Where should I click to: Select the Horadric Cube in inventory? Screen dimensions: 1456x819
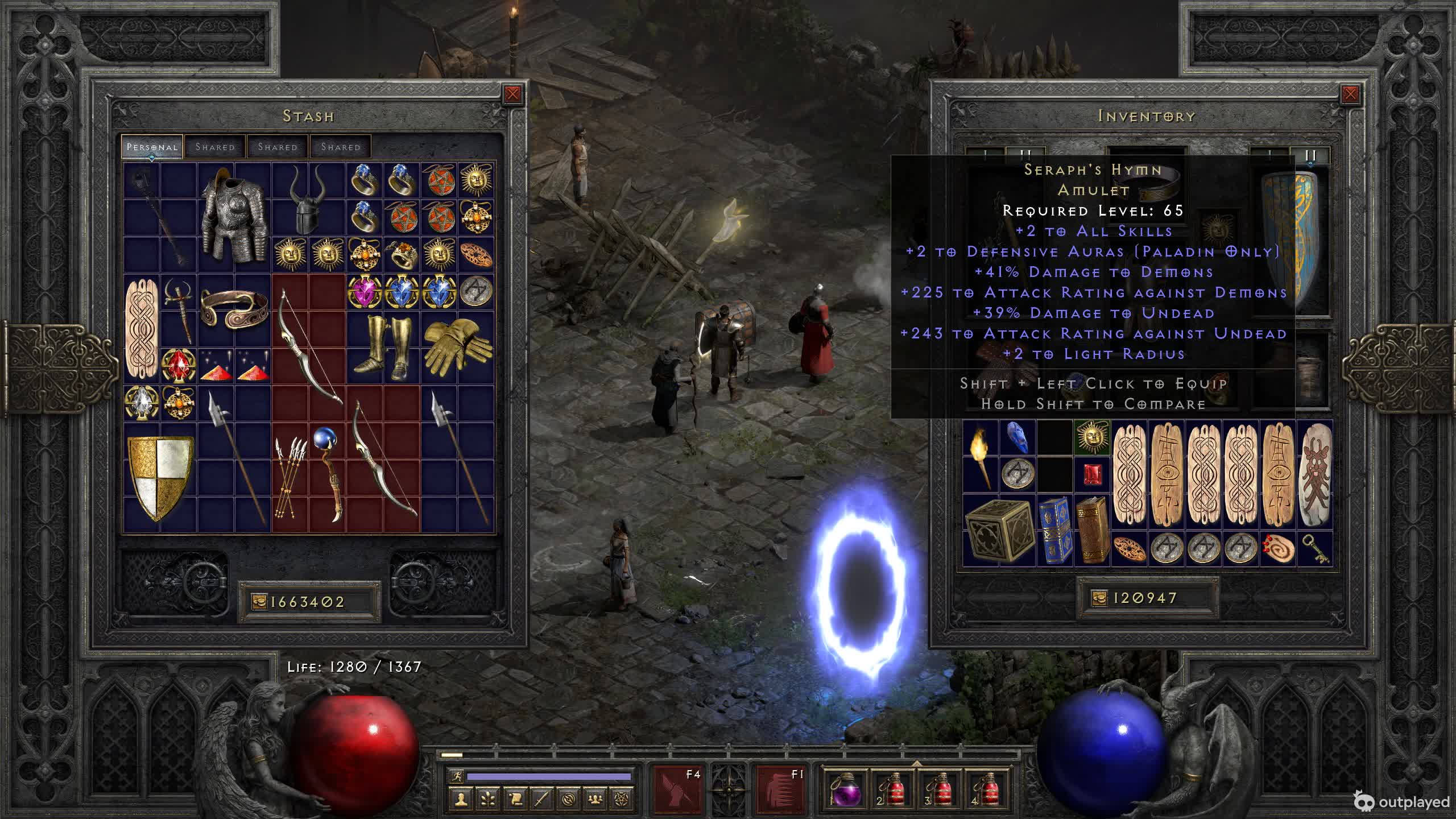coord(999,530)
